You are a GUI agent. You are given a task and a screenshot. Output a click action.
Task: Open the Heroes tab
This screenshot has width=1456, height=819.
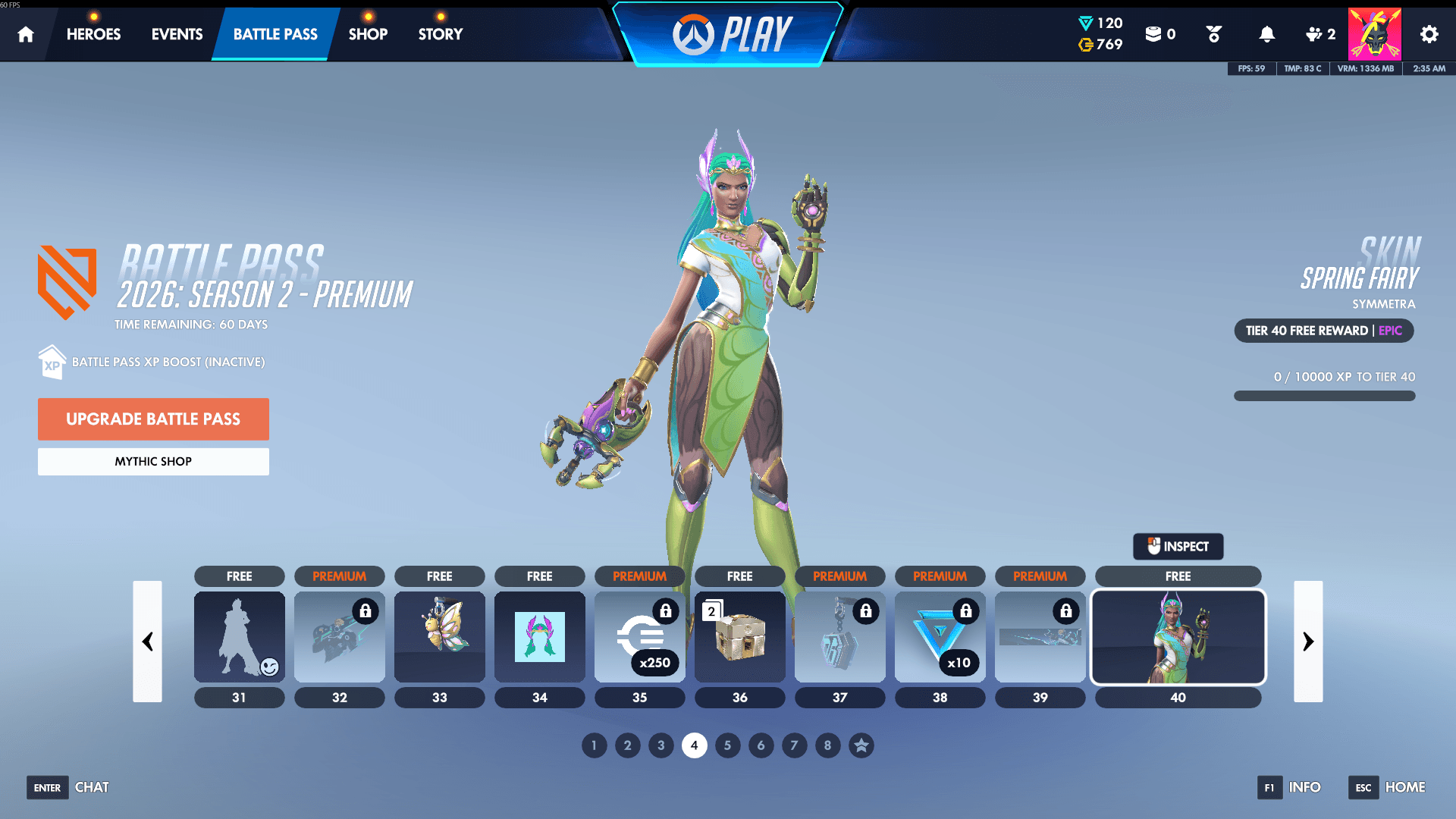click(93, 33)
